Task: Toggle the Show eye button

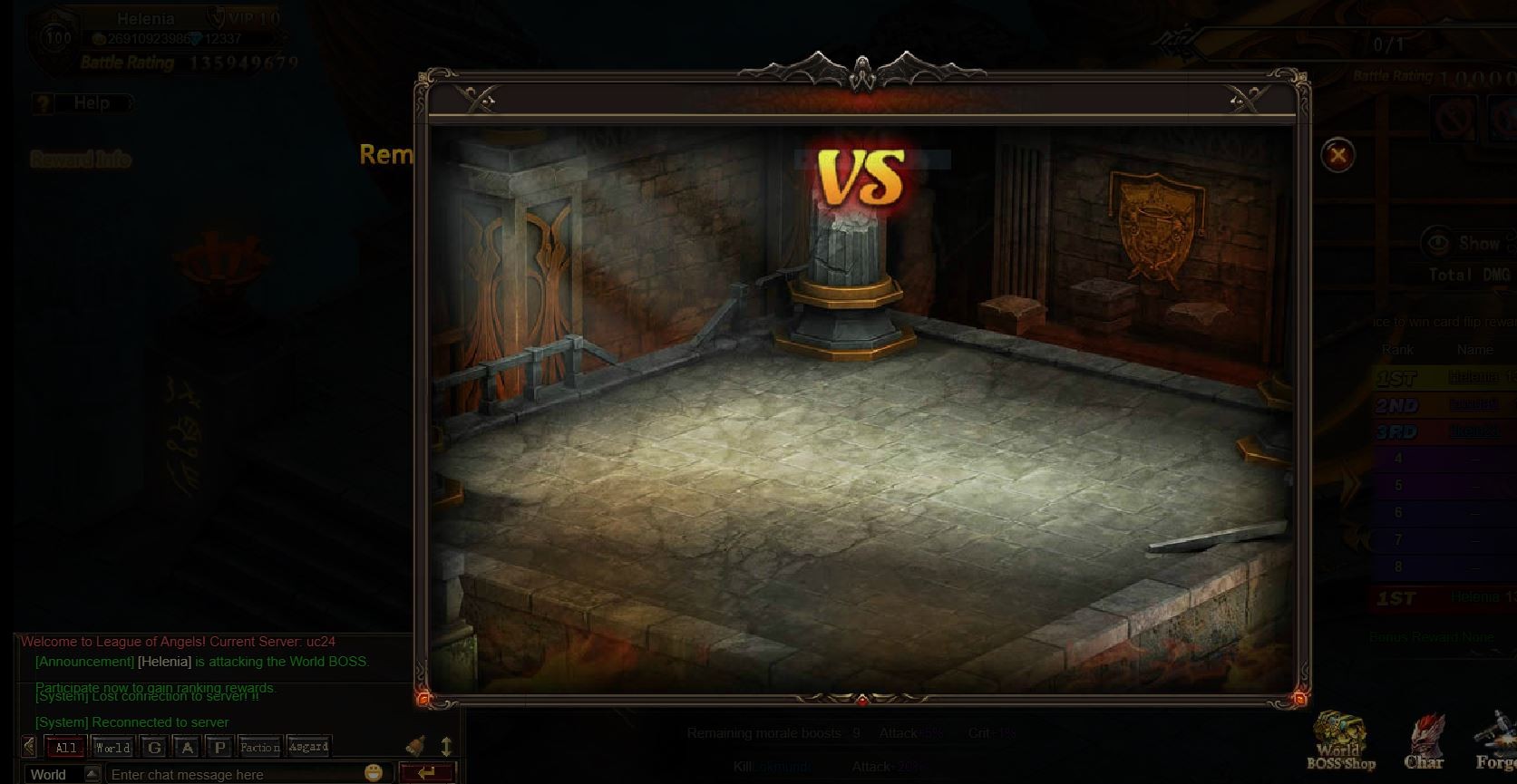Action: click(1437, 243)
